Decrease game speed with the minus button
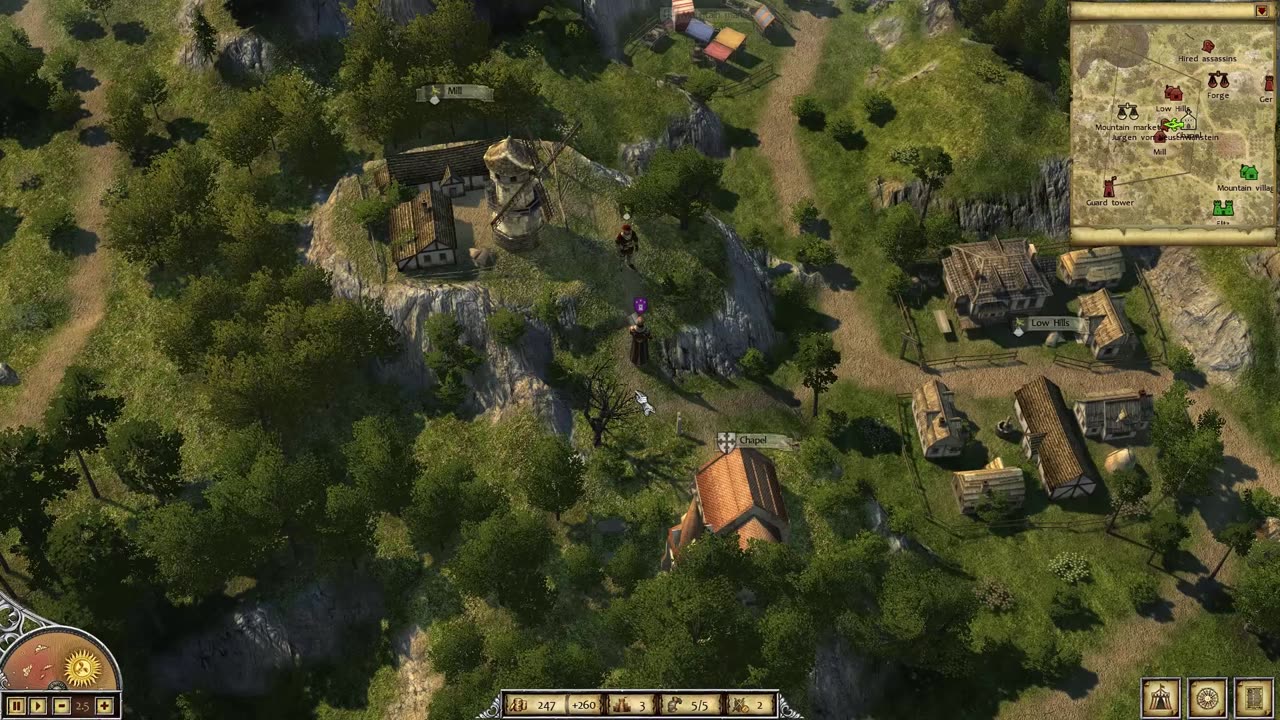The width and height of the screenshot is (1280, 720). (61, 706)
